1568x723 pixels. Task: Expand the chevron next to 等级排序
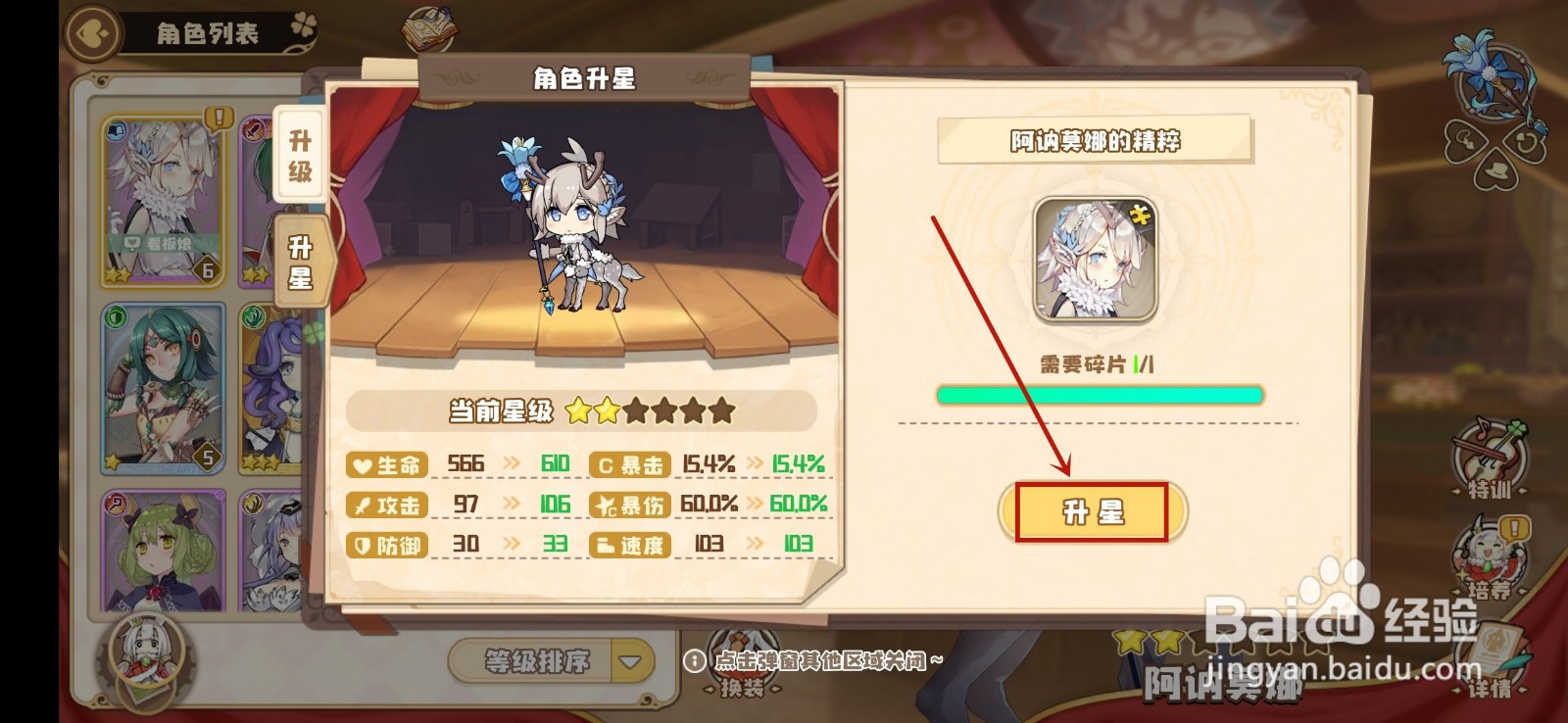tap(629, 661)
